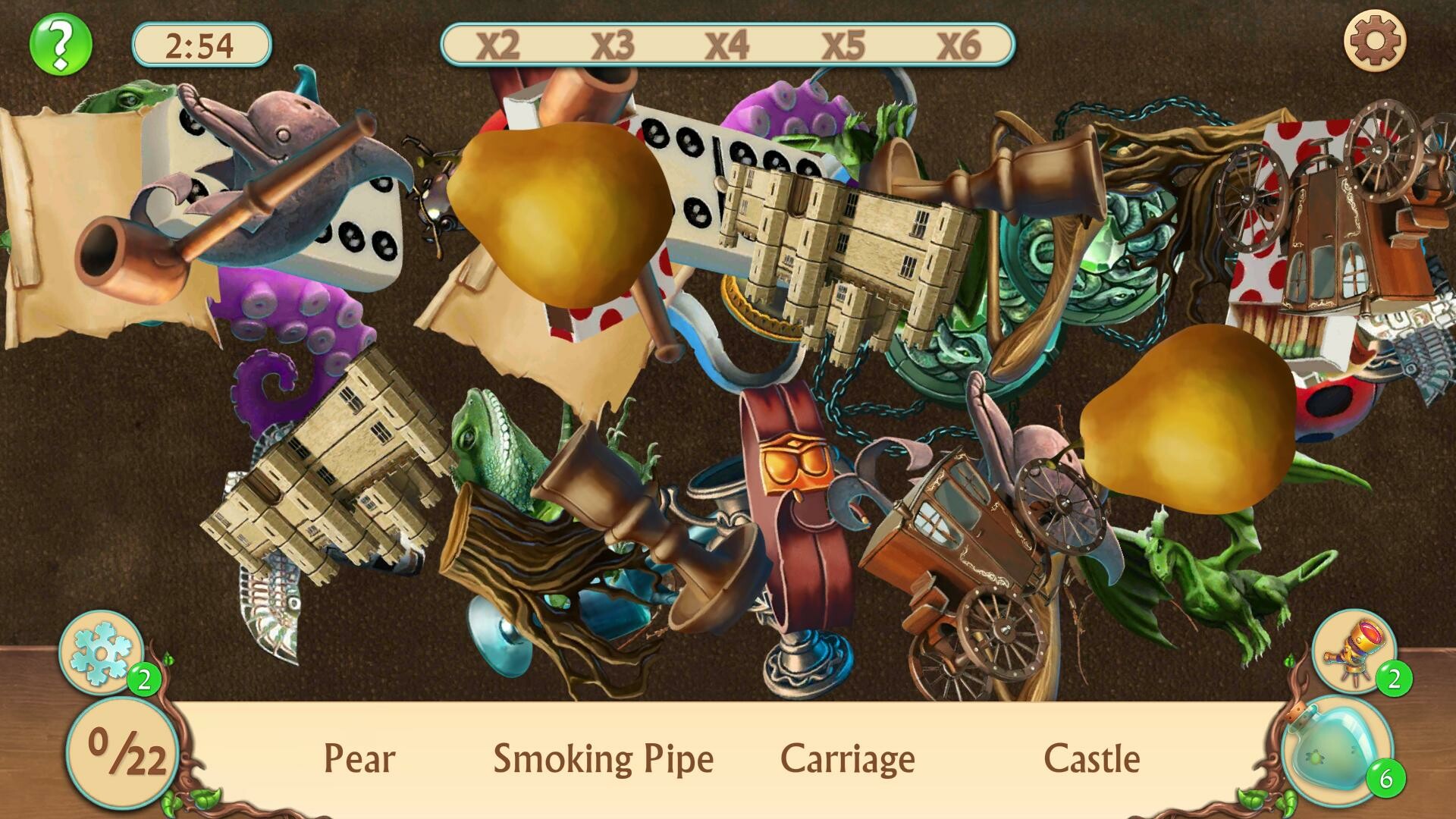Click the dolphin at top left
Viewport: 1456px width, 819px height.
(281, 129)
